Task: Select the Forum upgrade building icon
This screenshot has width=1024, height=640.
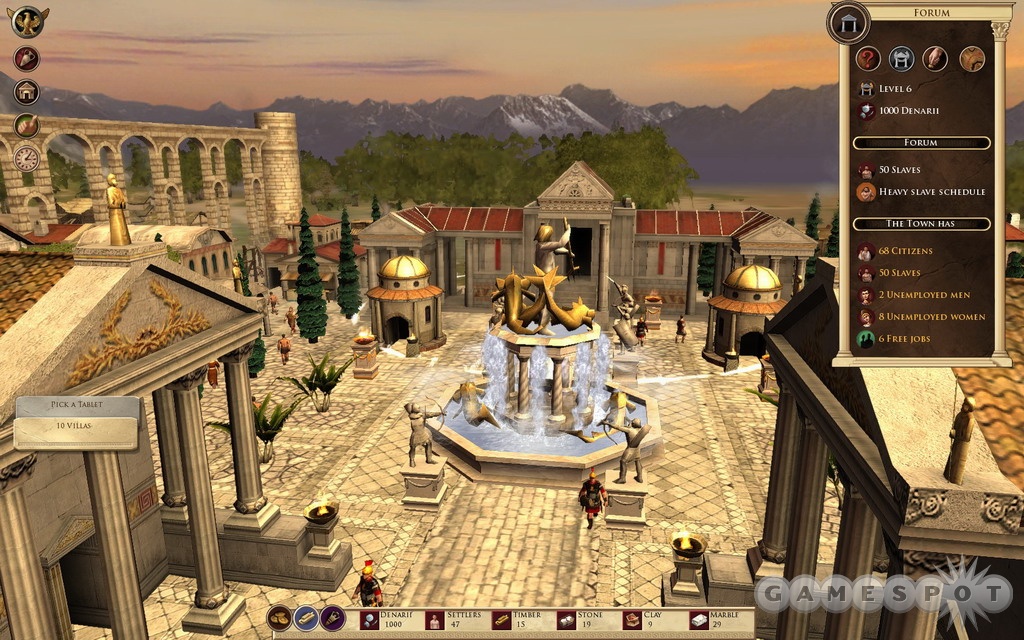Action: [x=902, y=58]
